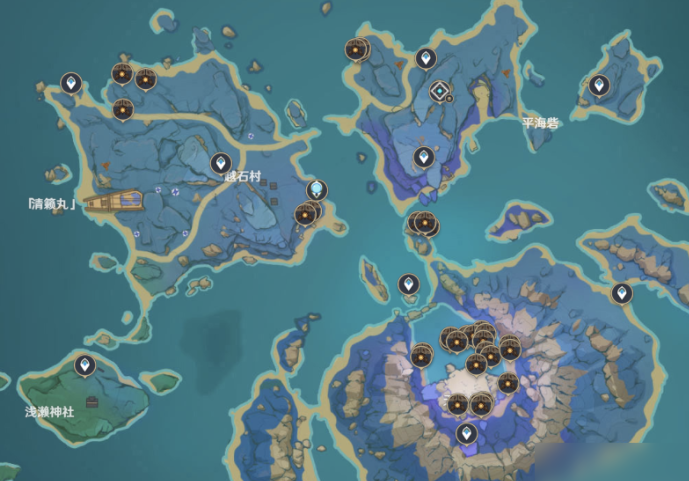Select the waypoint on the northeast islet
Image resolution: width=689 pixels, height=481 pixels.
598,85
